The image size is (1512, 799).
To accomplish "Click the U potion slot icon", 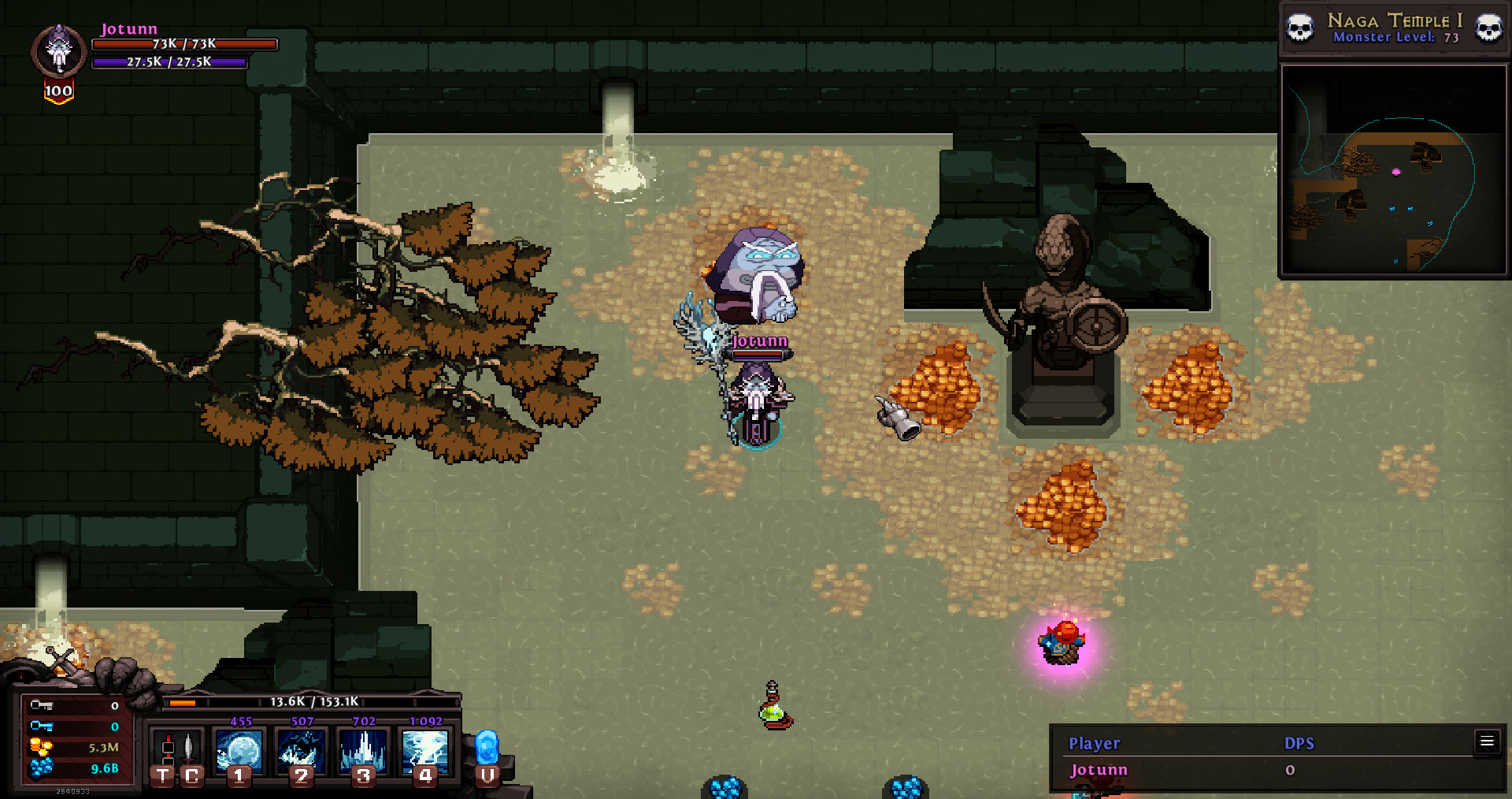I will 488,753.
